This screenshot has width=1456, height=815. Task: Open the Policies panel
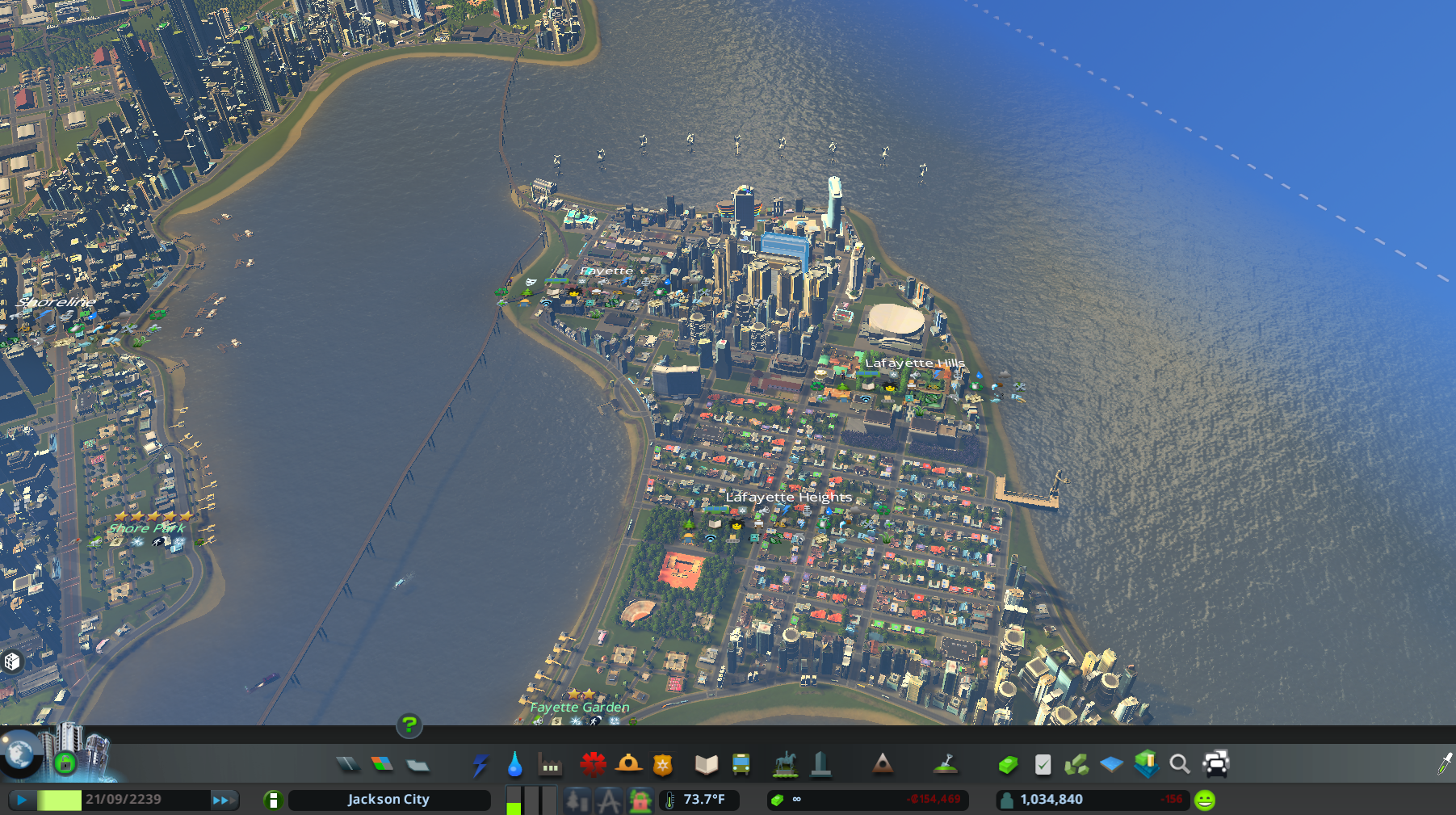1043,762
